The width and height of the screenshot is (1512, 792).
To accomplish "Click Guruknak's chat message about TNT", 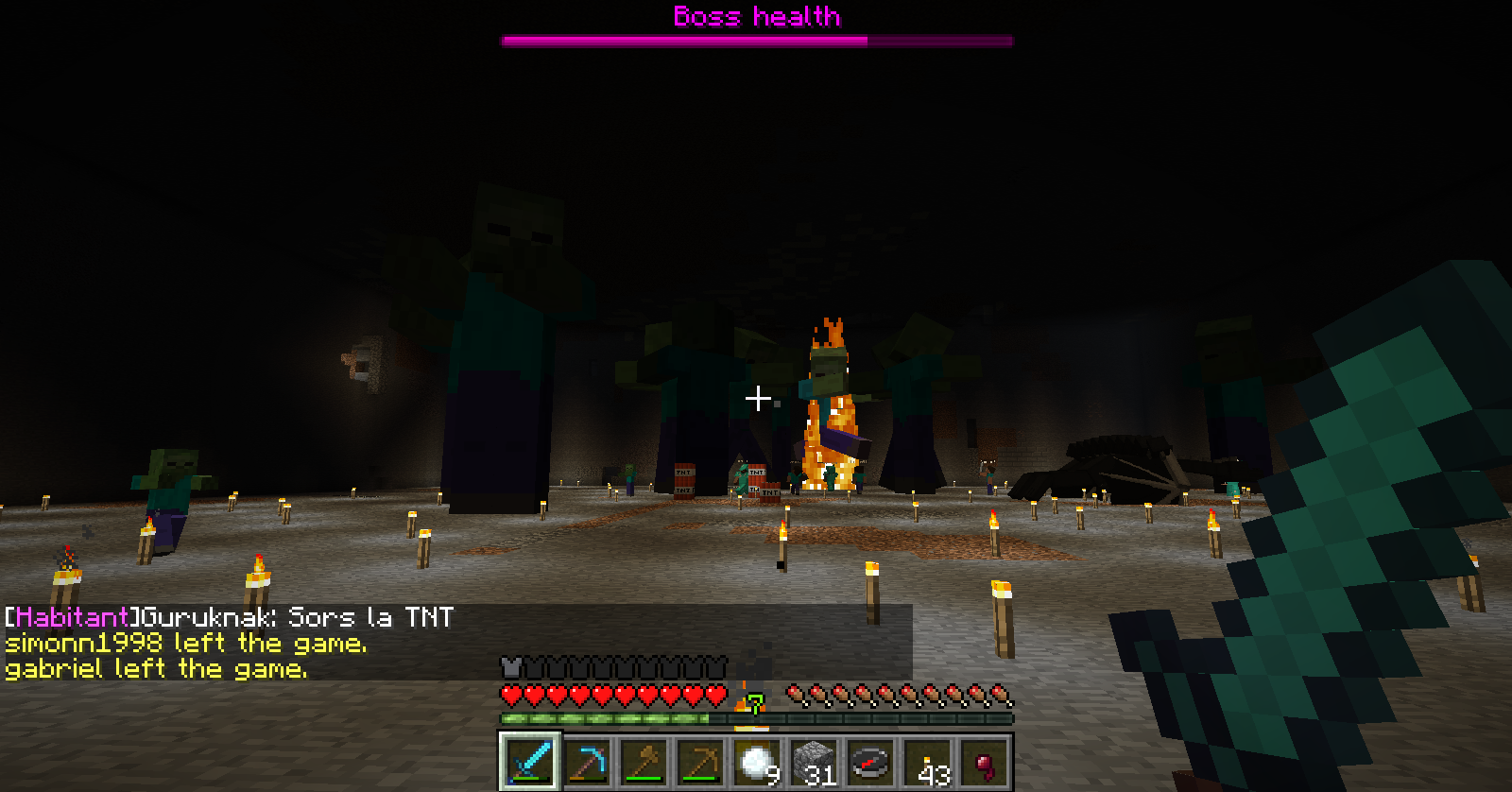I will pos(230,617).
